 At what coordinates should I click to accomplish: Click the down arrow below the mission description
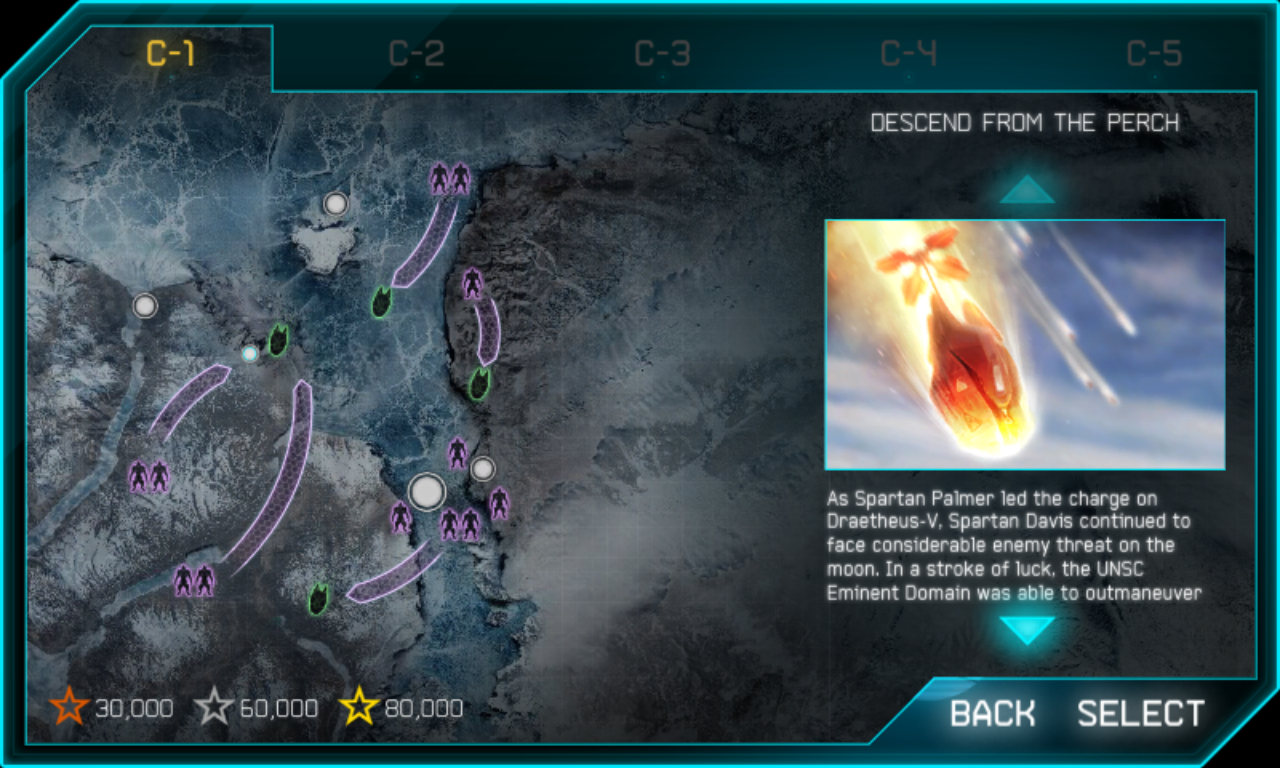[x=1027, y=630]
